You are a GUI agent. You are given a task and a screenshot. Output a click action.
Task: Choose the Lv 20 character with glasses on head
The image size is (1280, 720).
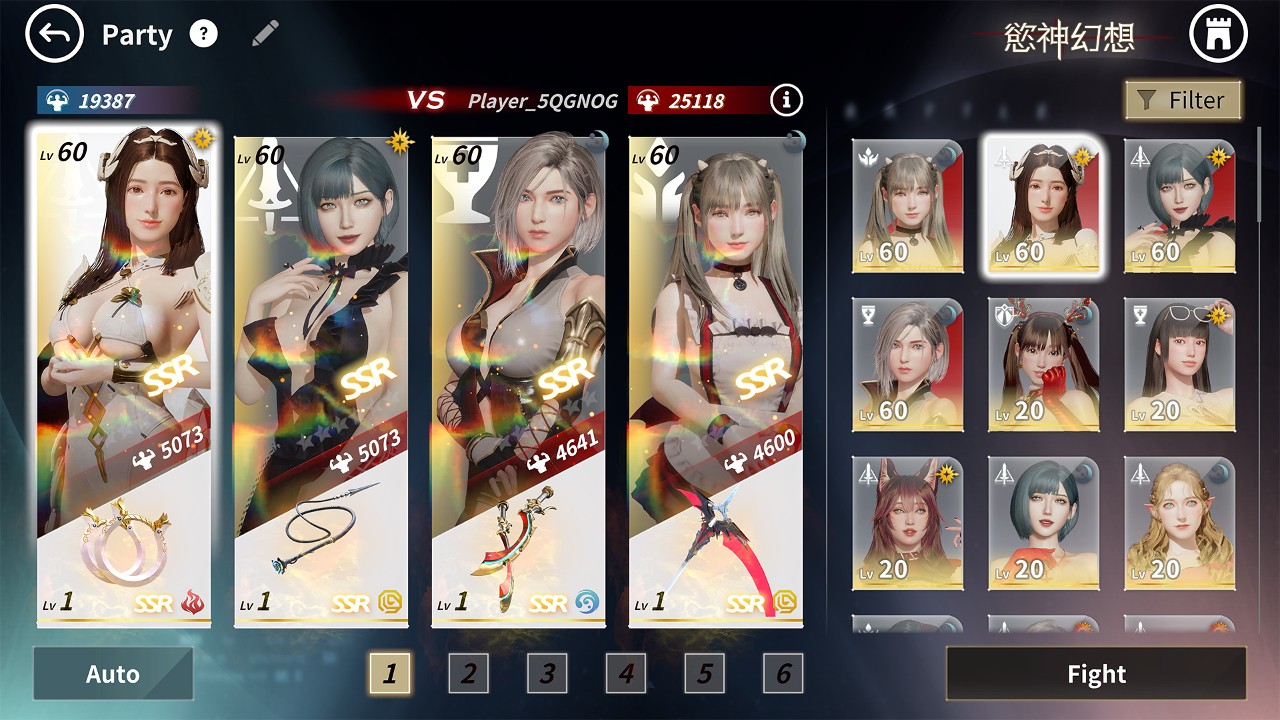point(1179,364)
